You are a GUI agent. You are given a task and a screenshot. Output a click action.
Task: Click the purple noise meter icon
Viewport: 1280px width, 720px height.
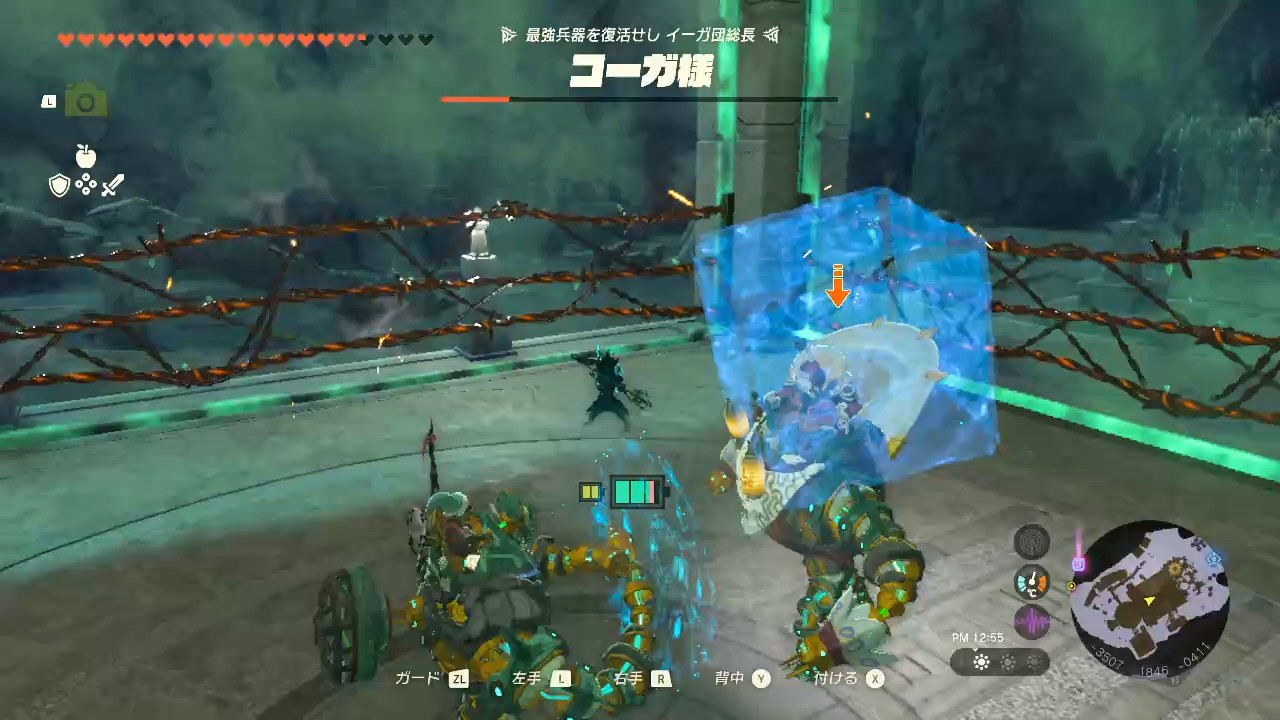pyautogui.click(x=1031, y=622)
